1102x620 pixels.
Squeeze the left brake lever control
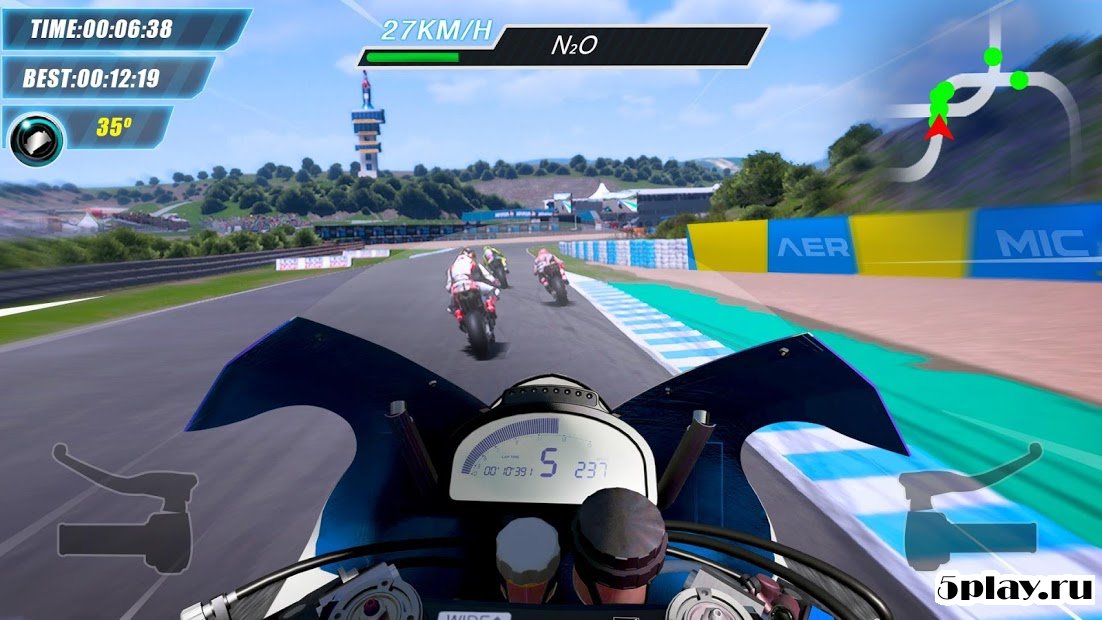tap(125, 509)
